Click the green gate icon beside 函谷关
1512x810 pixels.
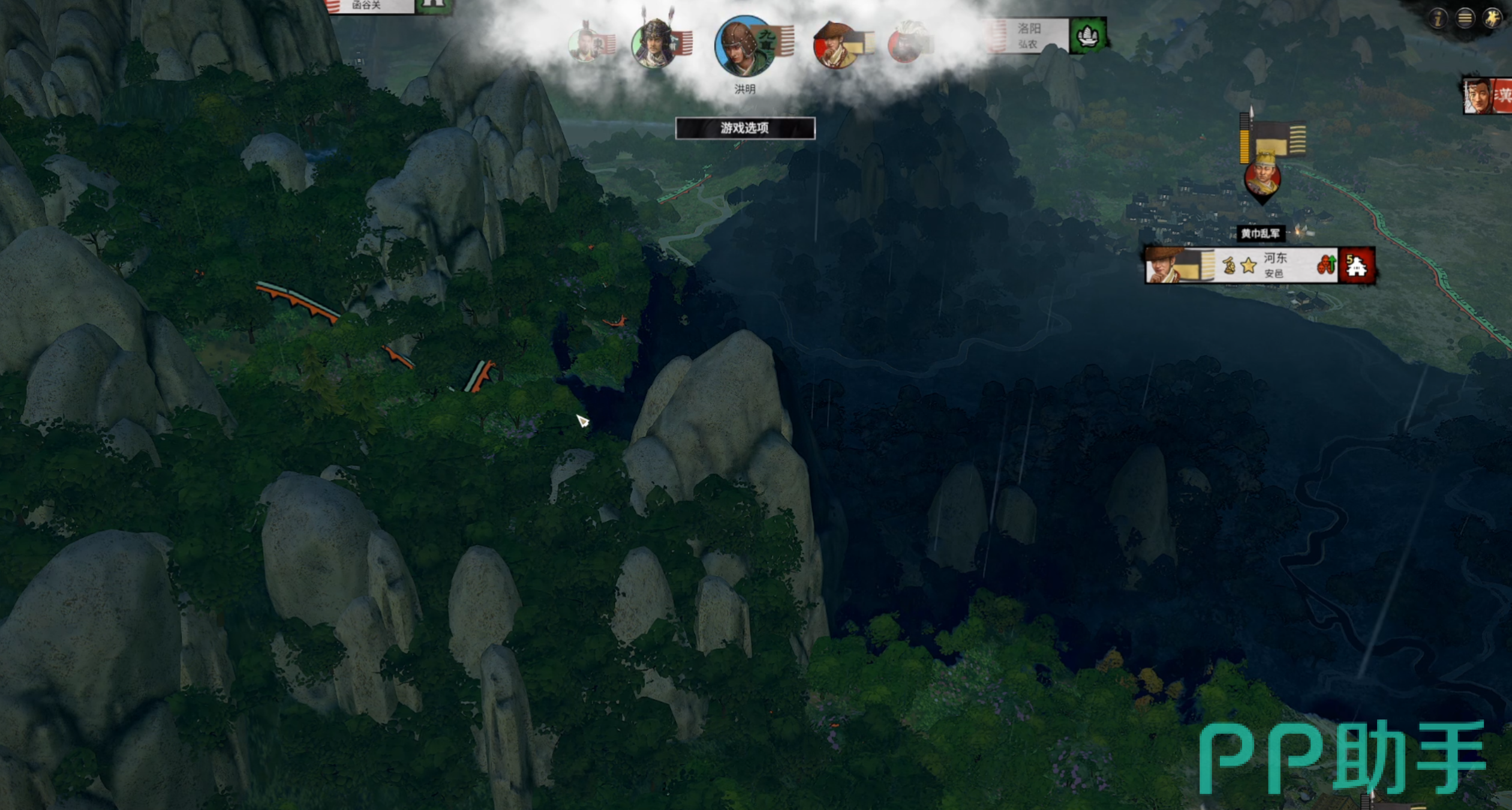click(433, 5)
